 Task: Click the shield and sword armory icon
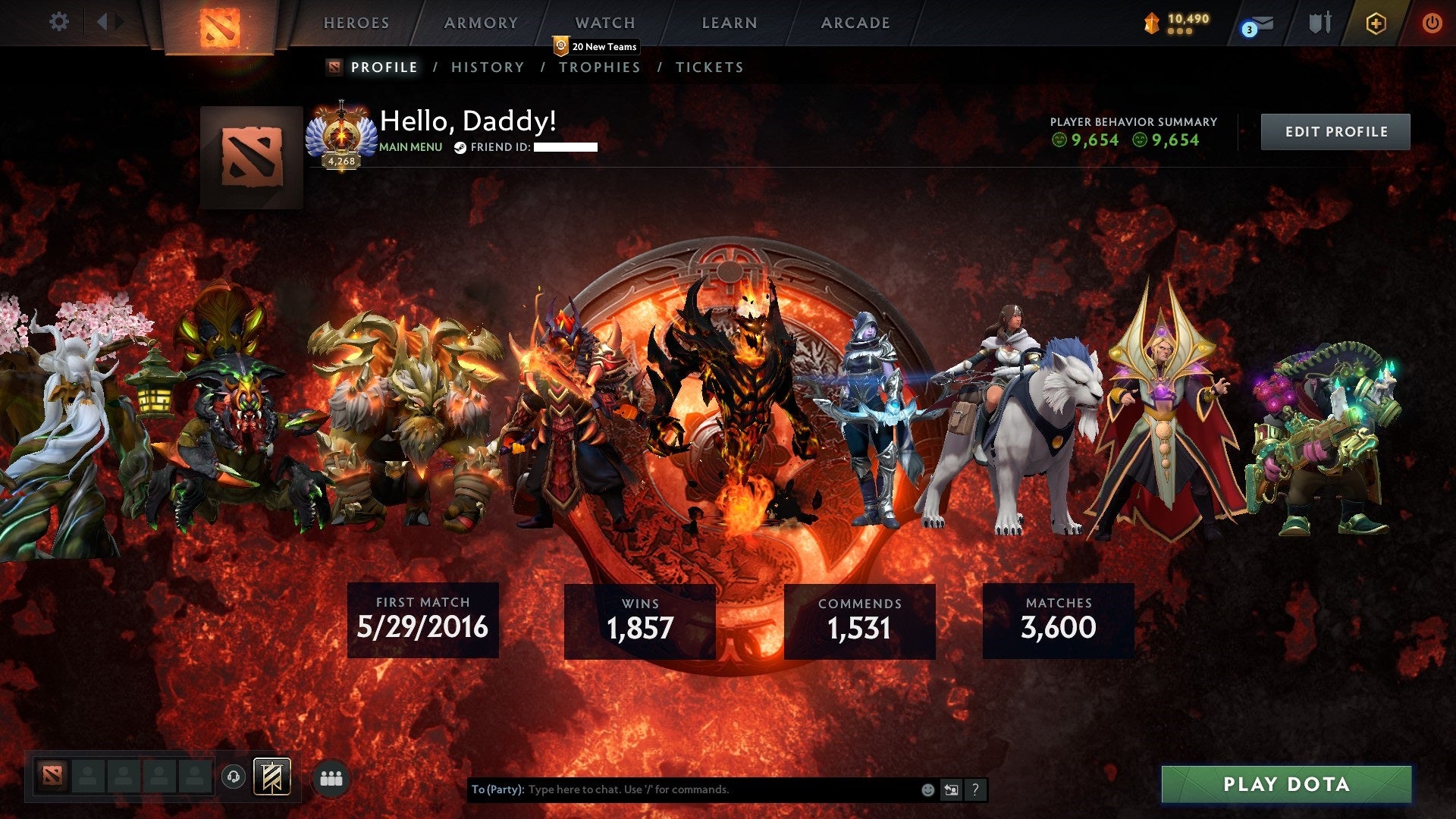(x=1319, y=23)
